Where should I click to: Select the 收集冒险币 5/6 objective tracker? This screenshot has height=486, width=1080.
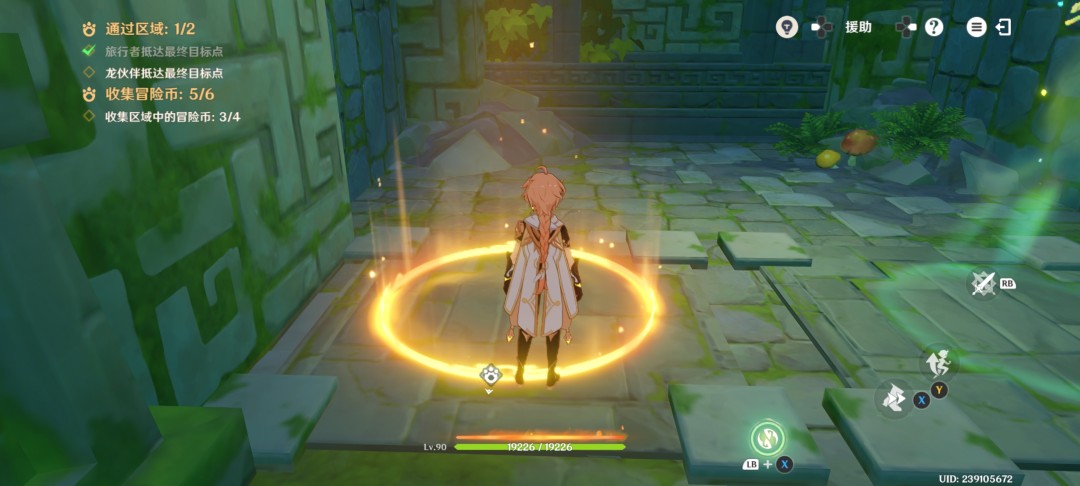(149, 94)
